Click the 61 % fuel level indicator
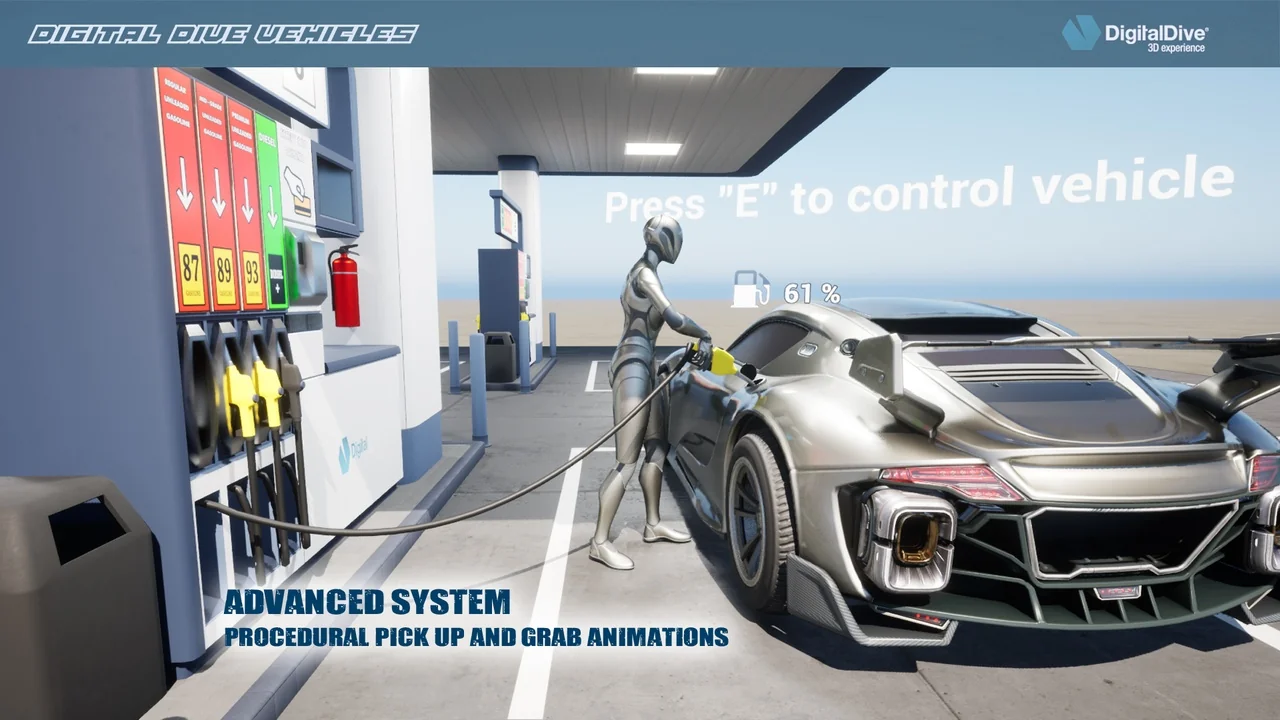Viewport: 1280px width, 720px height. click(x=813, y=292)
